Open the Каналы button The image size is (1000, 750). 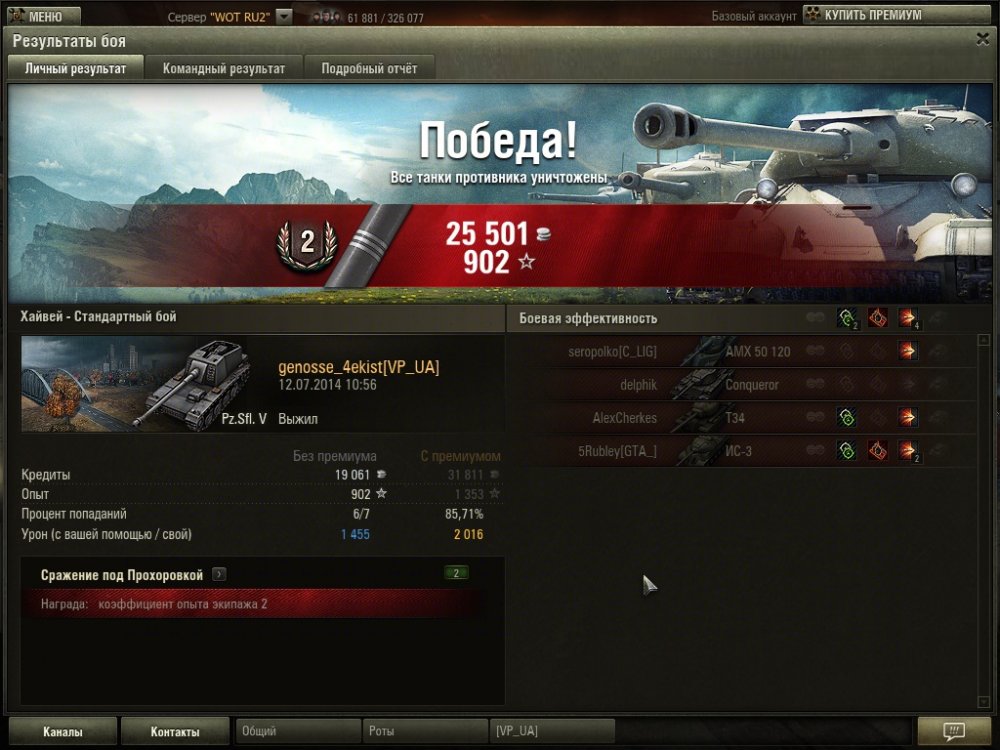tap(63, 731)
